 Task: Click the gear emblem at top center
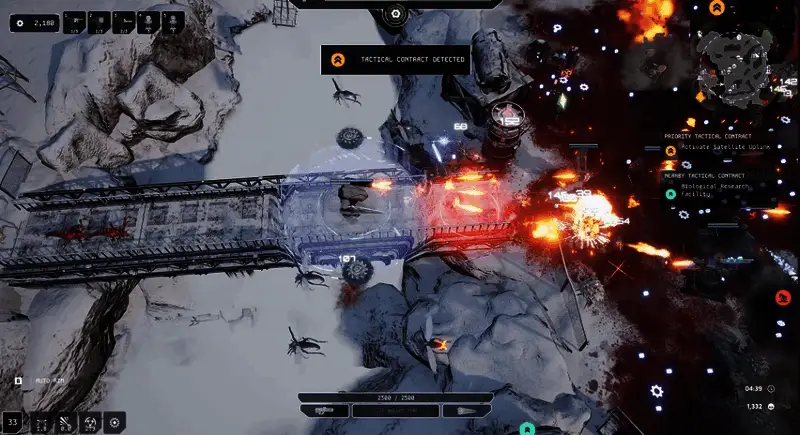[x=395, y=13]
